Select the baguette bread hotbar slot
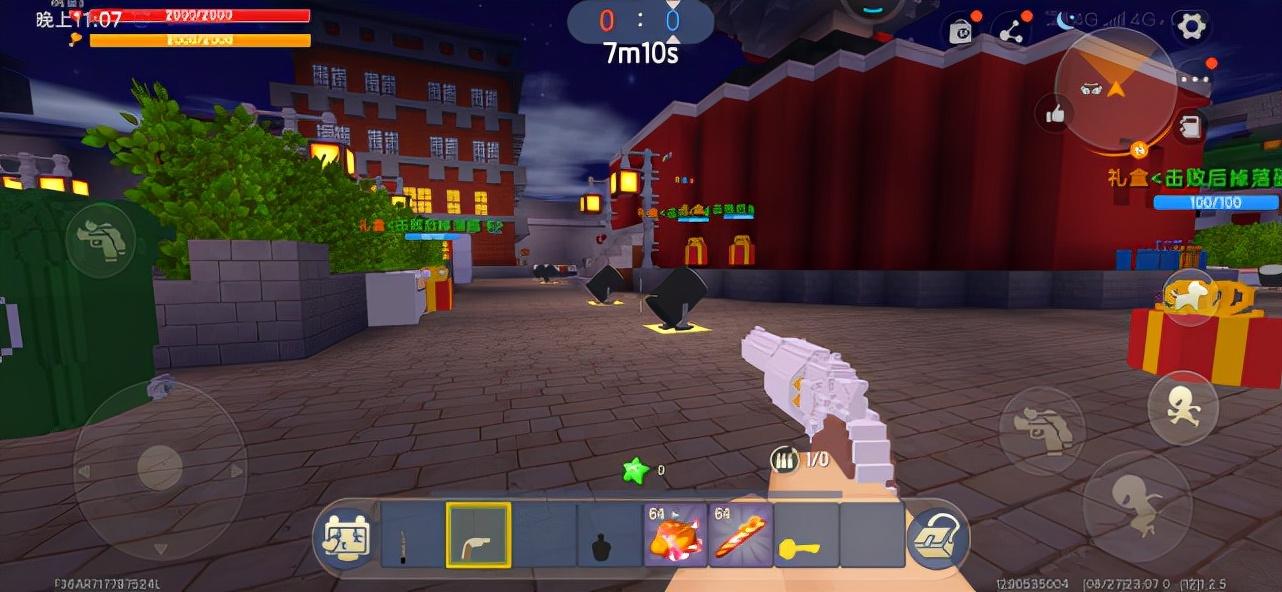Viewport: 1282px width, 592px height. (741, 535)
